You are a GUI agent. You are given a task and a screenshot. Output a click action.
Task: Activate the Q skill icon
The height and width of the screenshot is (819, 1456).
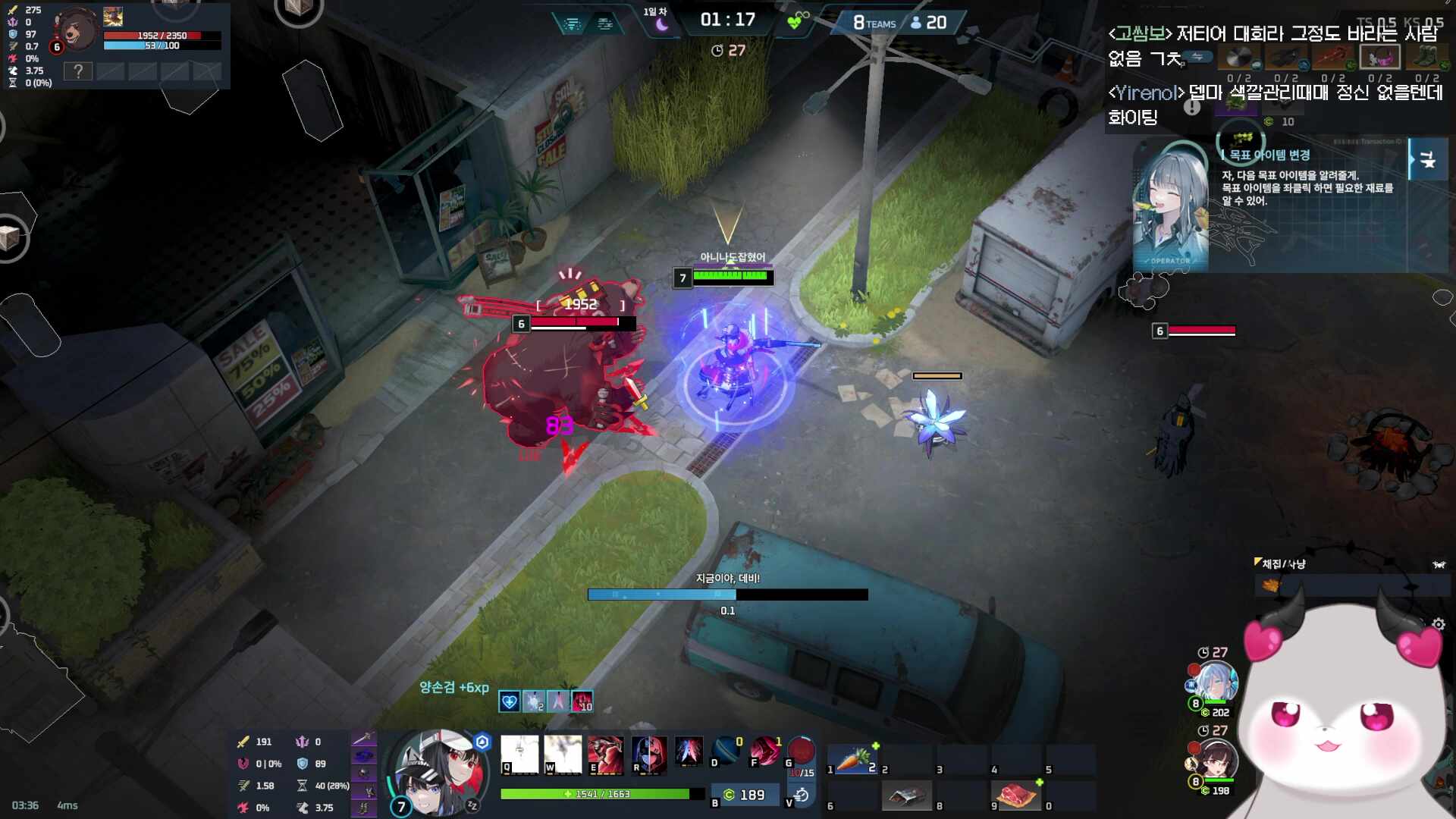point(519,755)
